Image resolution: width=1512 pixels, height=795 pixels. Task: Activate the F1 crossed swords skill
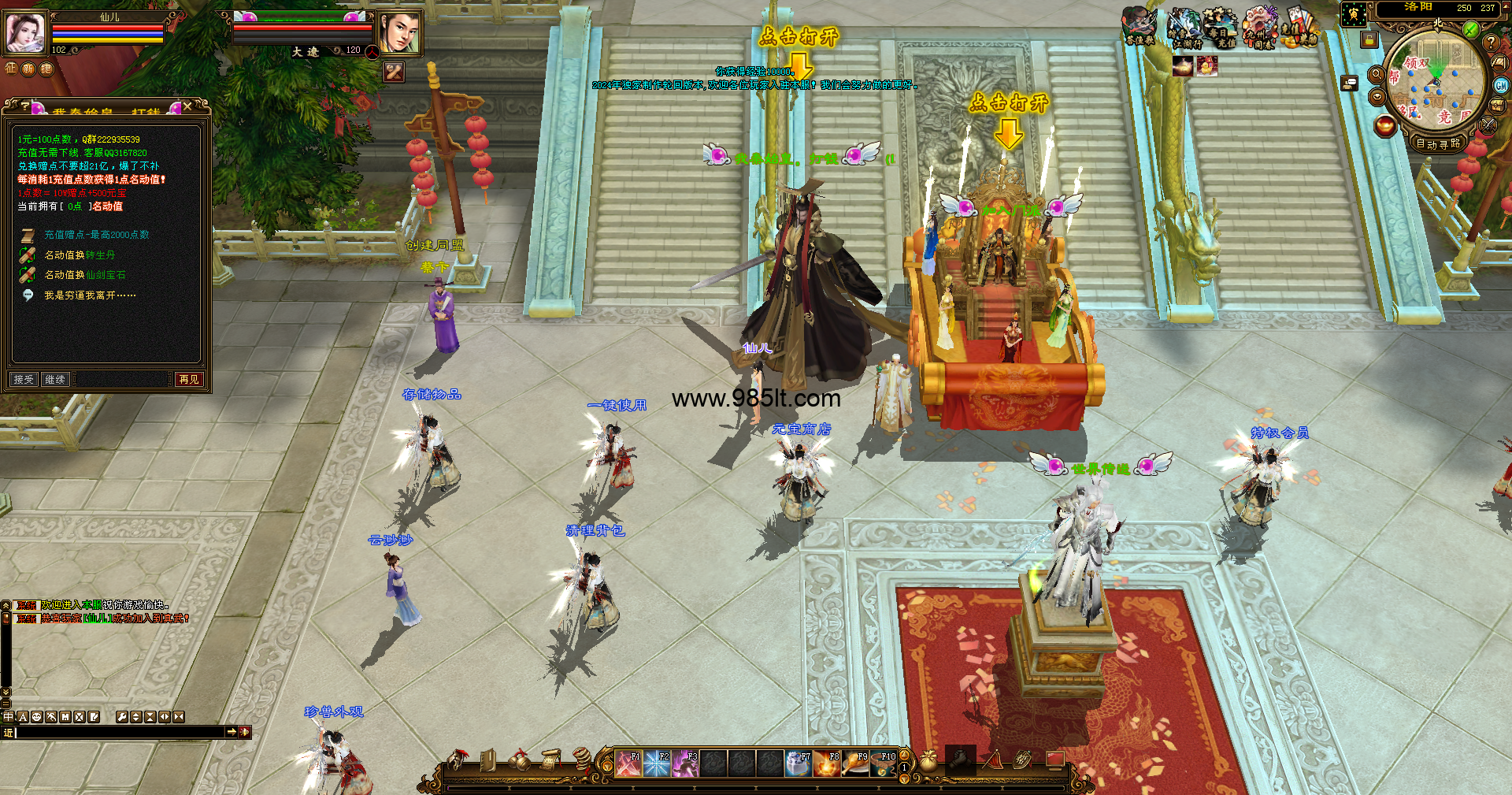[628, 763]
